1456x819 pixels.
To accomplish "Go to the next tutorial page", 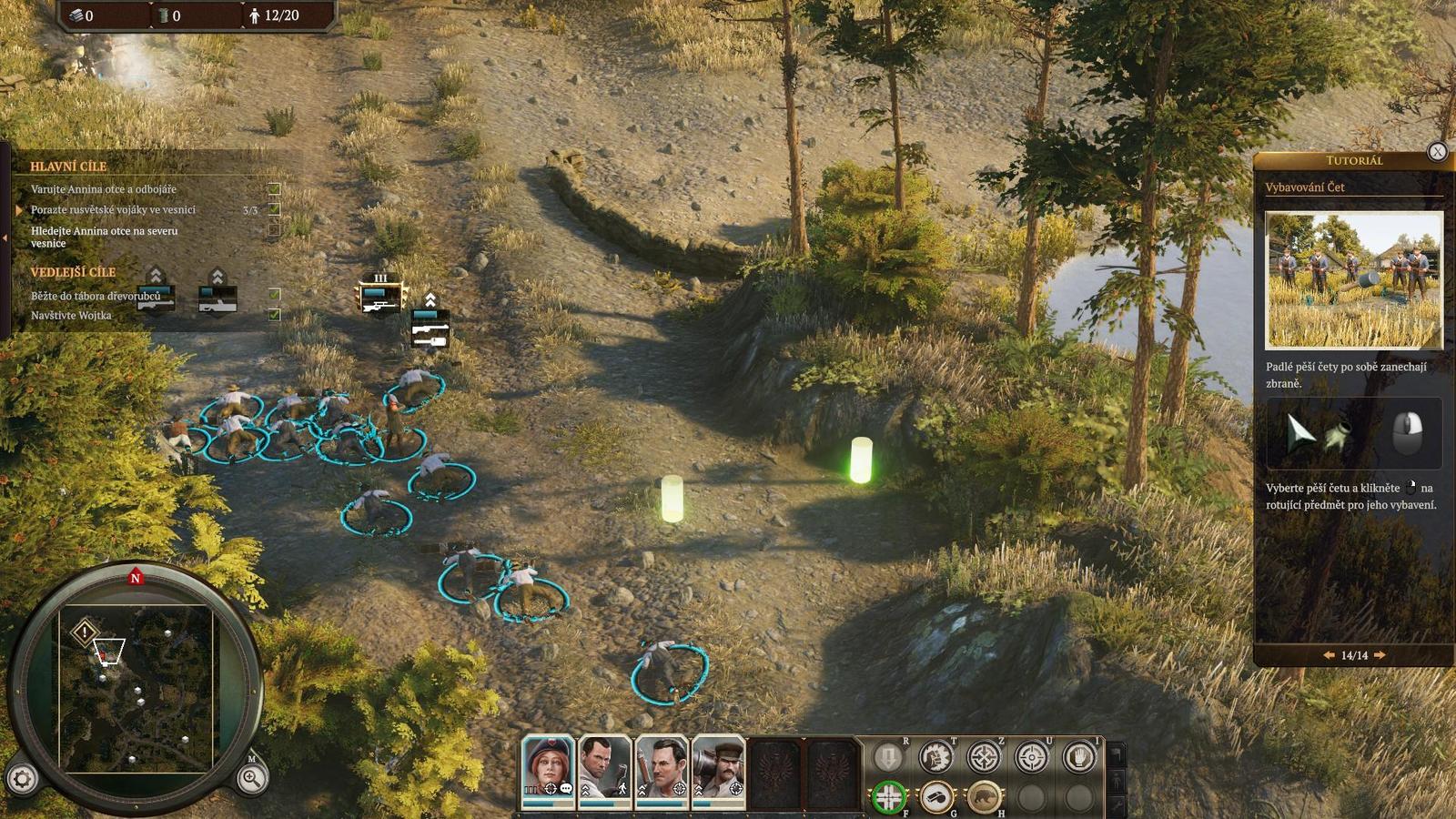I will pos(1380,655).
